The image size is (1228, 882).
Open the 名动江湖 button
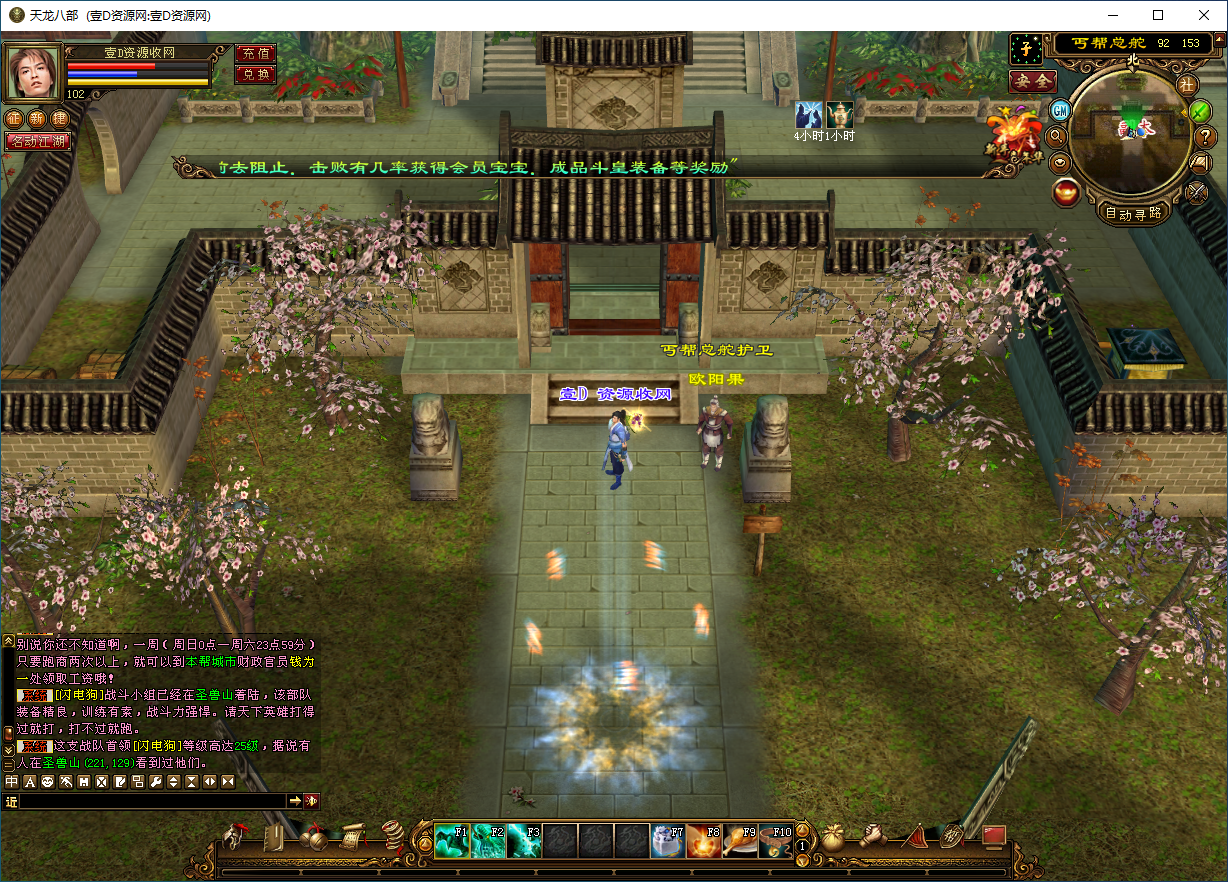tap(38, 141)
